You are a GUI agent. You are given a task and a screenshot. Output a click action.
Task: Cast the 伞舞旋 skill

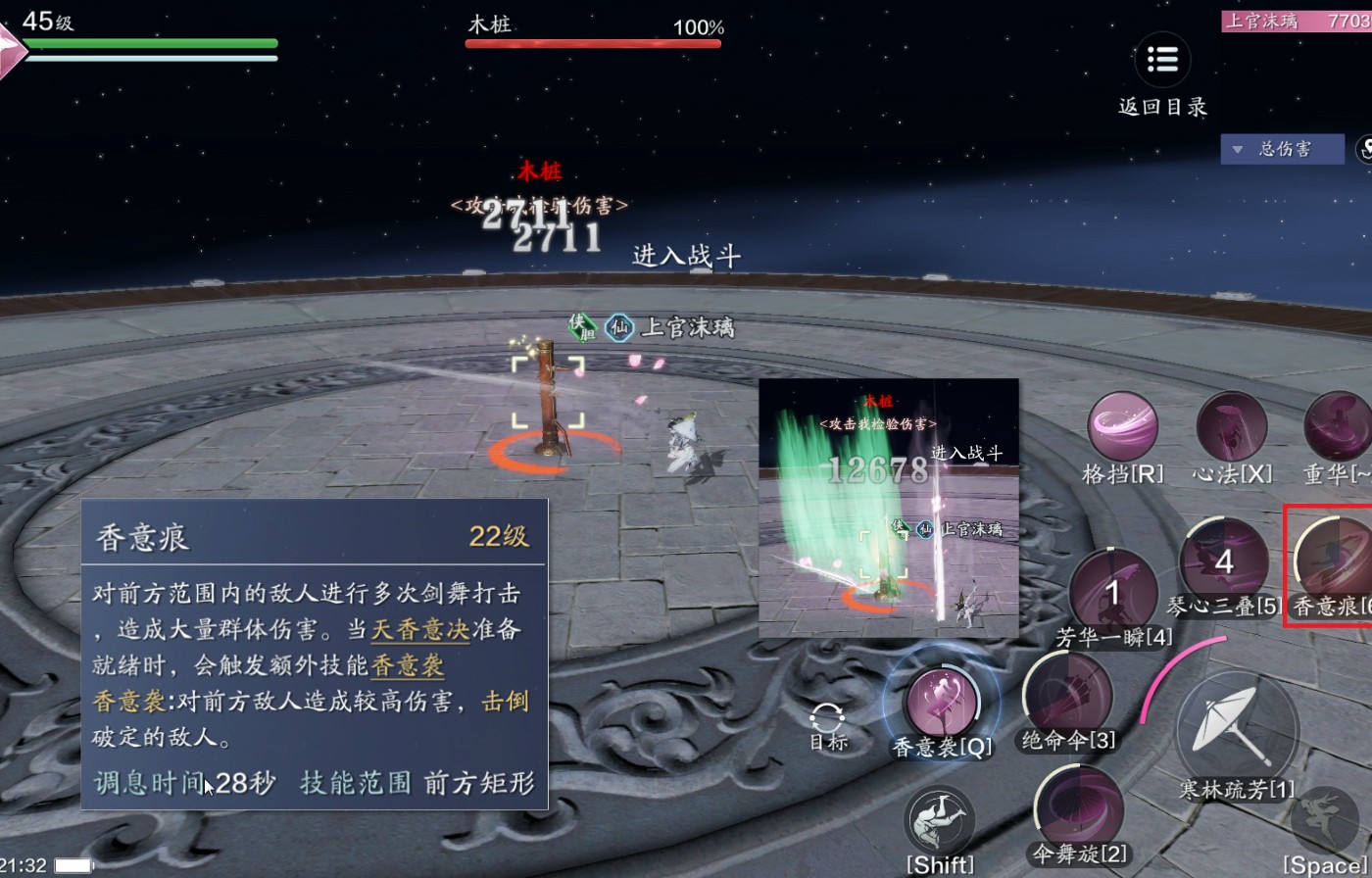point(1079,809)
